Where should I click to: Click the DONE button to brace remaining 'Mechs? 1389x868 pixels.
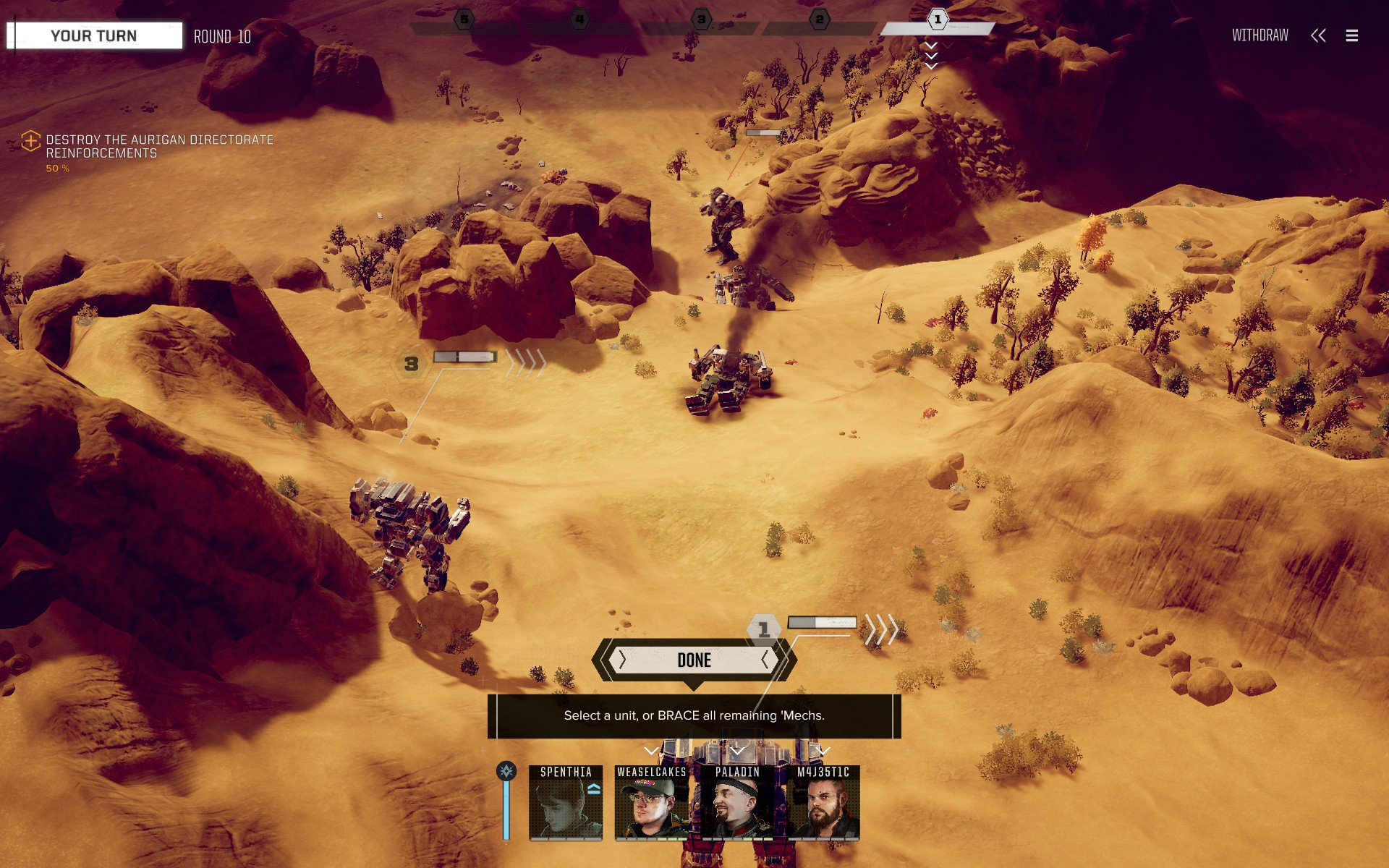pos(694,660)
